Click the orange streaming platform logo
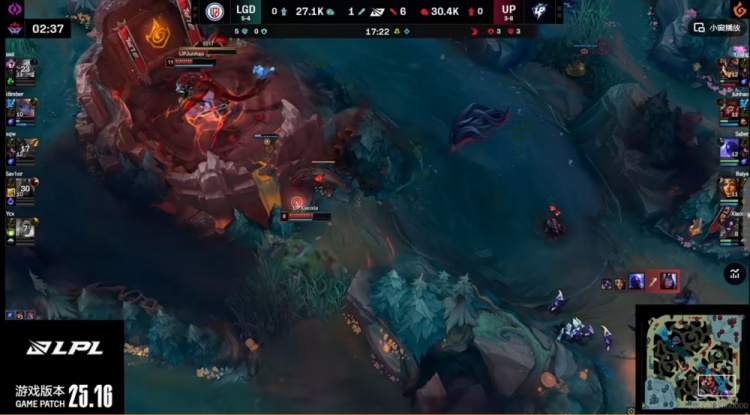Image resolution: width=750 pixels, height=415 pixels. pyautogui.click(x=739, y=10)
